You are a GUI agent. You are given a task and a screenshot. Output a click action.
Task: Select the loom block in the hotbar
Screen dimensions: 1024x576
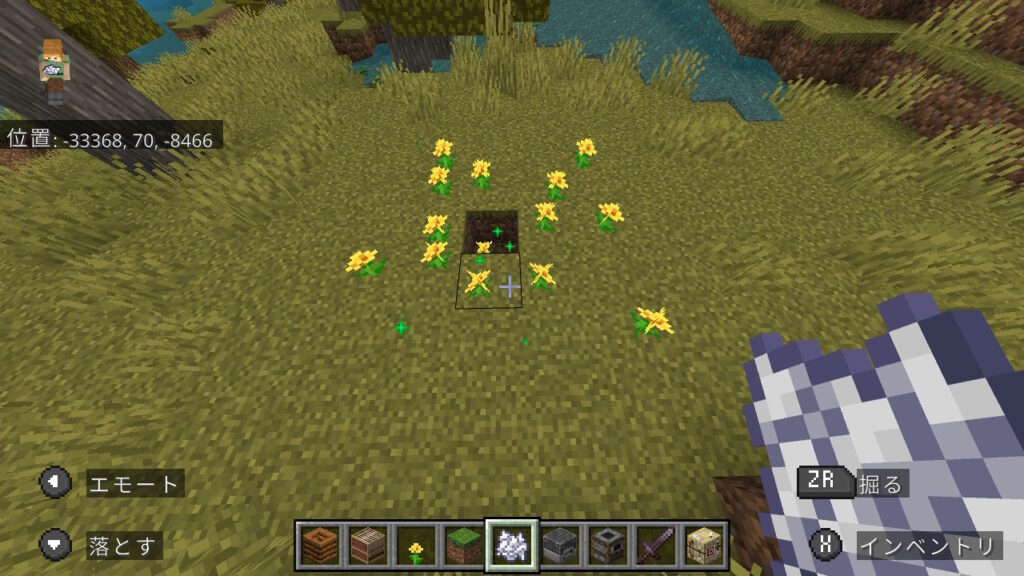click(367, 546)
